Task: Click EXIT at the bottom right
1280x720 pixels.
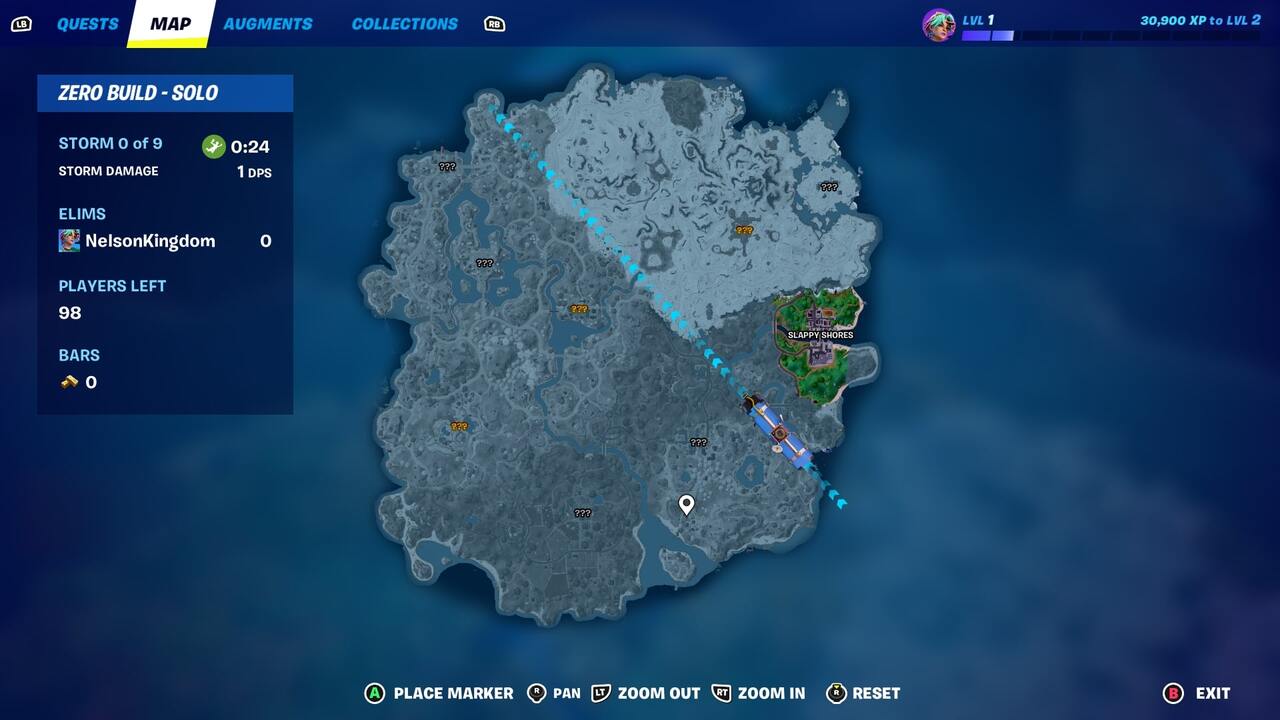Action: point(1210,693)
